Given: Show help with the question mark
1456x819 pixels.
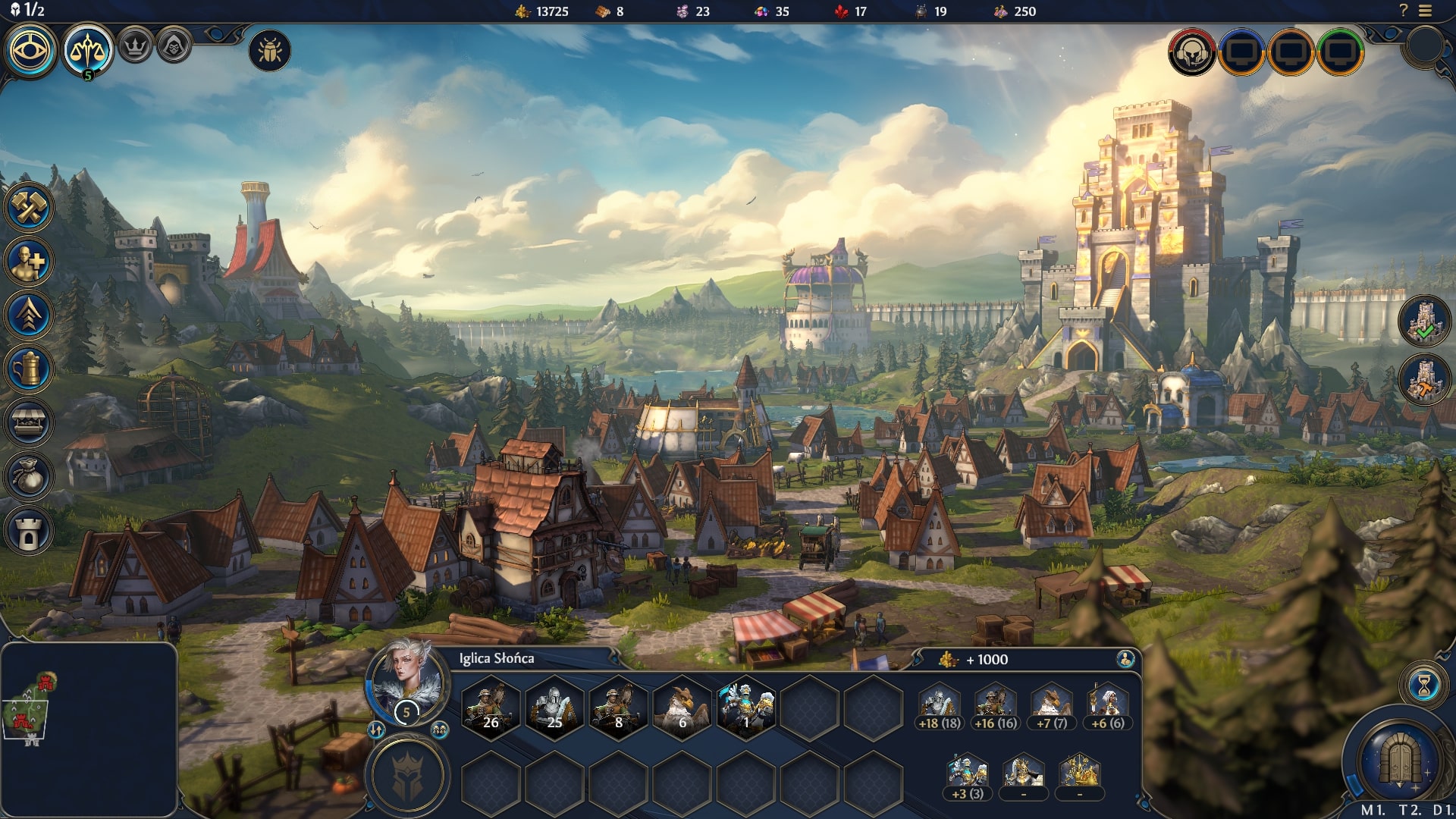Looking at the screenshot, I should [x=1403, y=11].
